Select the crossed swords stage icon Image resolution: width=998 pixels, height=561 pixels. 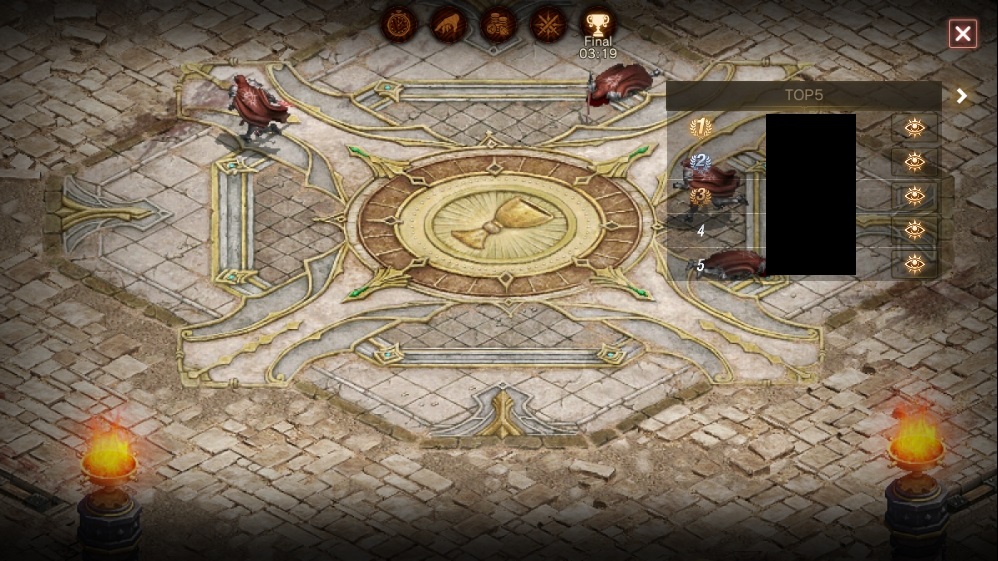pyautogui.click(x=548, y=24)
